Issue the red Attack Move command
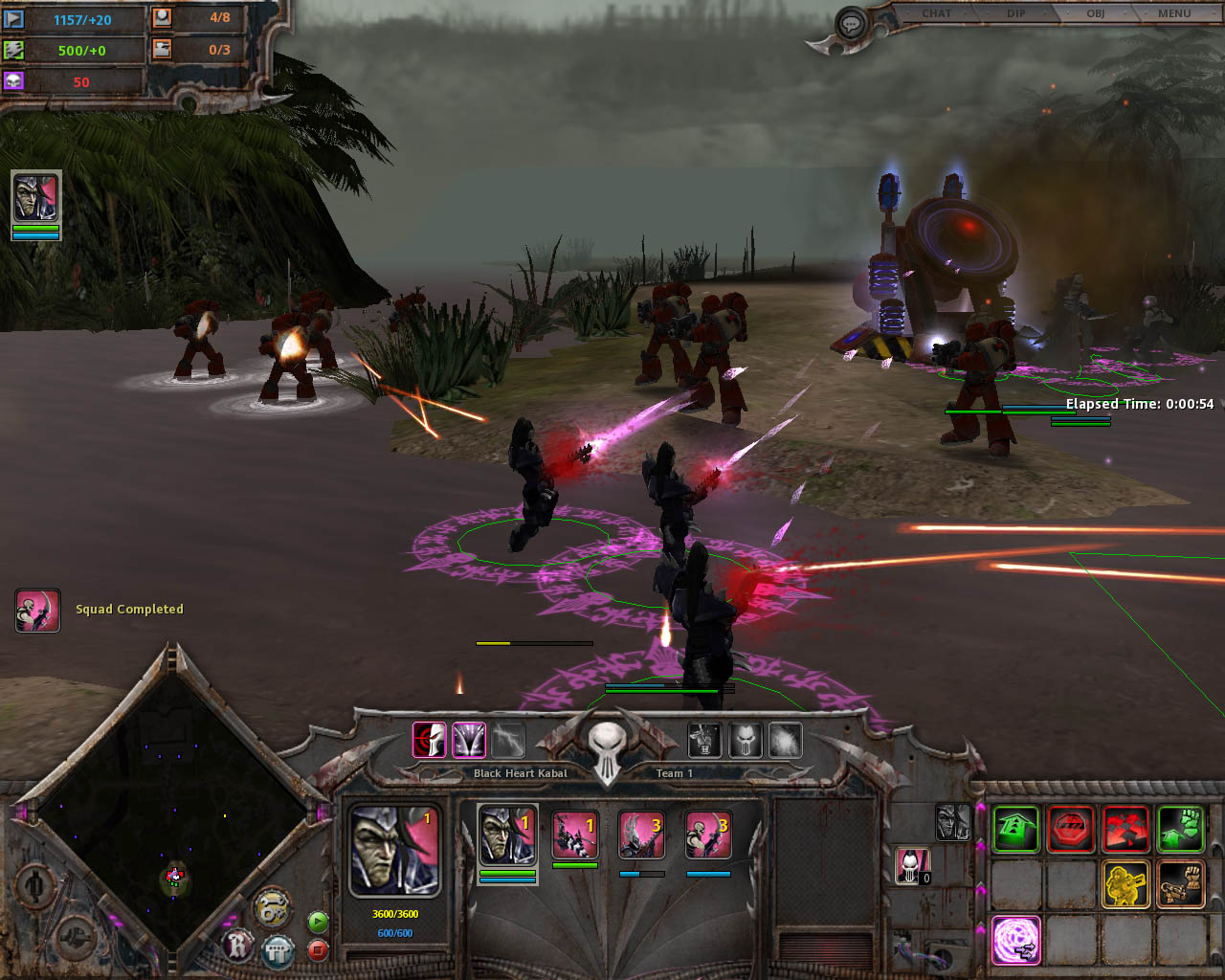 [x=1125, y=829]
